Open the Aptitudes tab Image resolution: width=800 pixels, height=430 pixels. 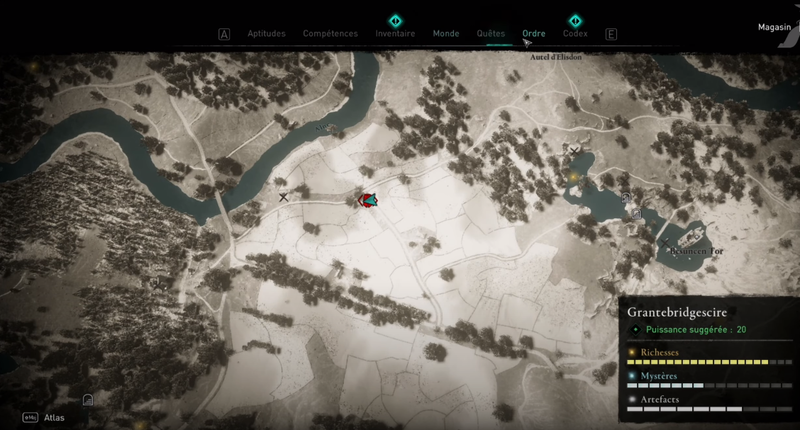point(266,33)
